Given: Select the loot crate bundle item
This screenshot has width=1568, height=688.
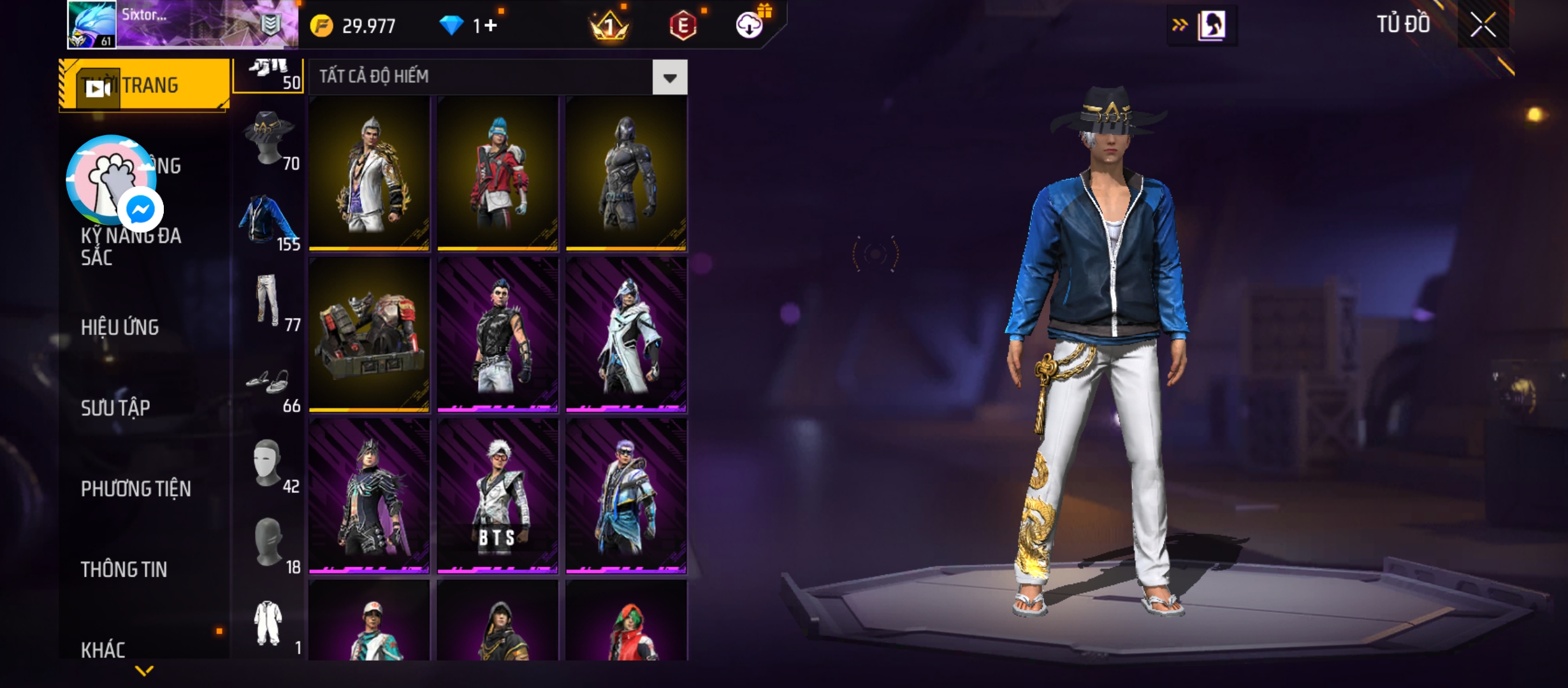Looking at the screenshot, I should coord(369,334).
